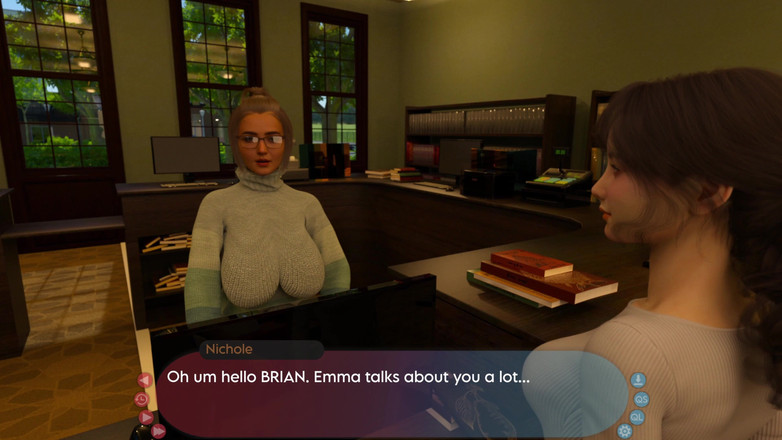Open the dialogue history log
Viewport: 782px width, 440px height.
tap(141, 399)
